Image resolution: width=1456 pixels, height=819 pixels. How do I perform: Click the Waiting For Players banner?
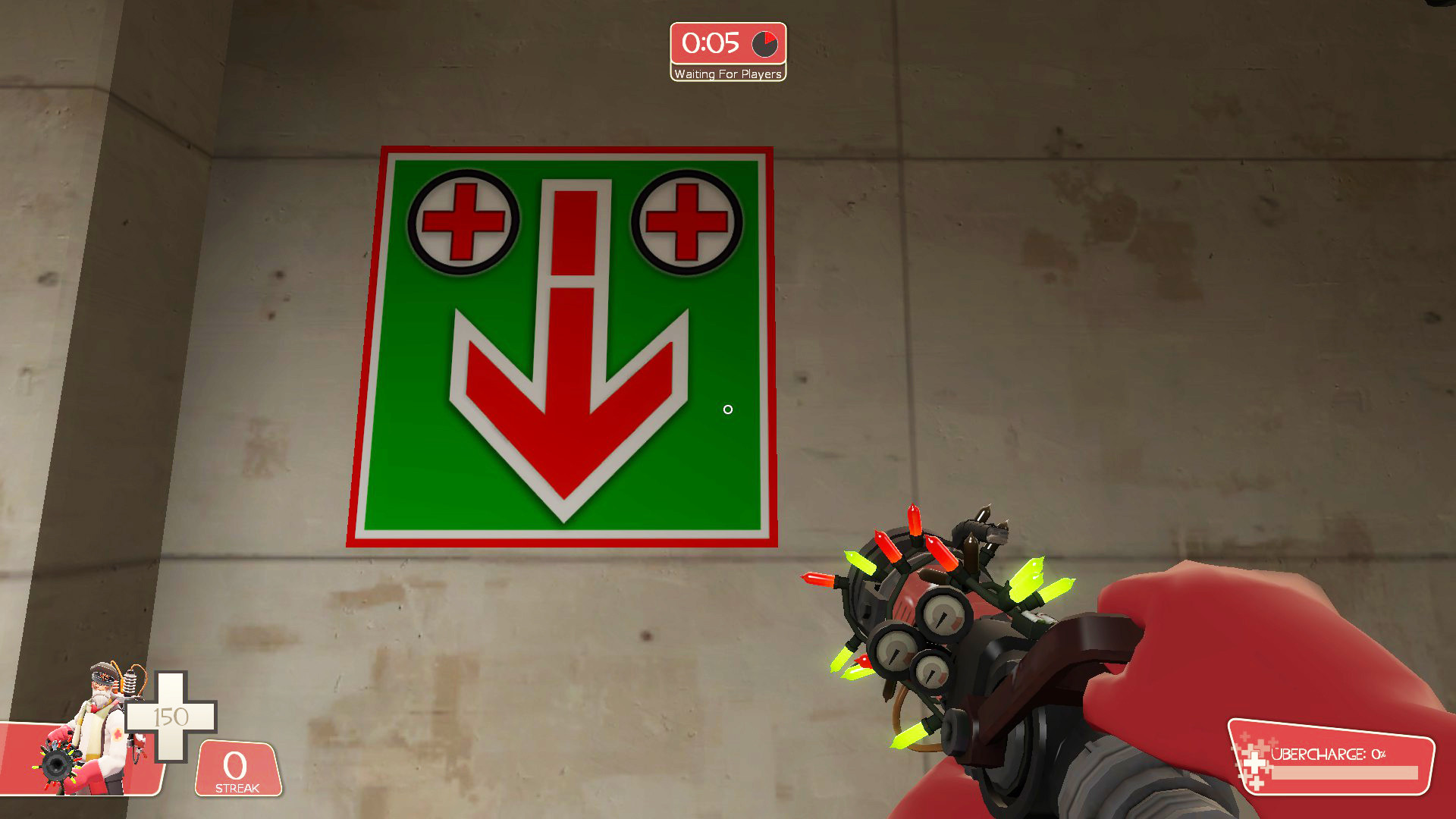726,74
